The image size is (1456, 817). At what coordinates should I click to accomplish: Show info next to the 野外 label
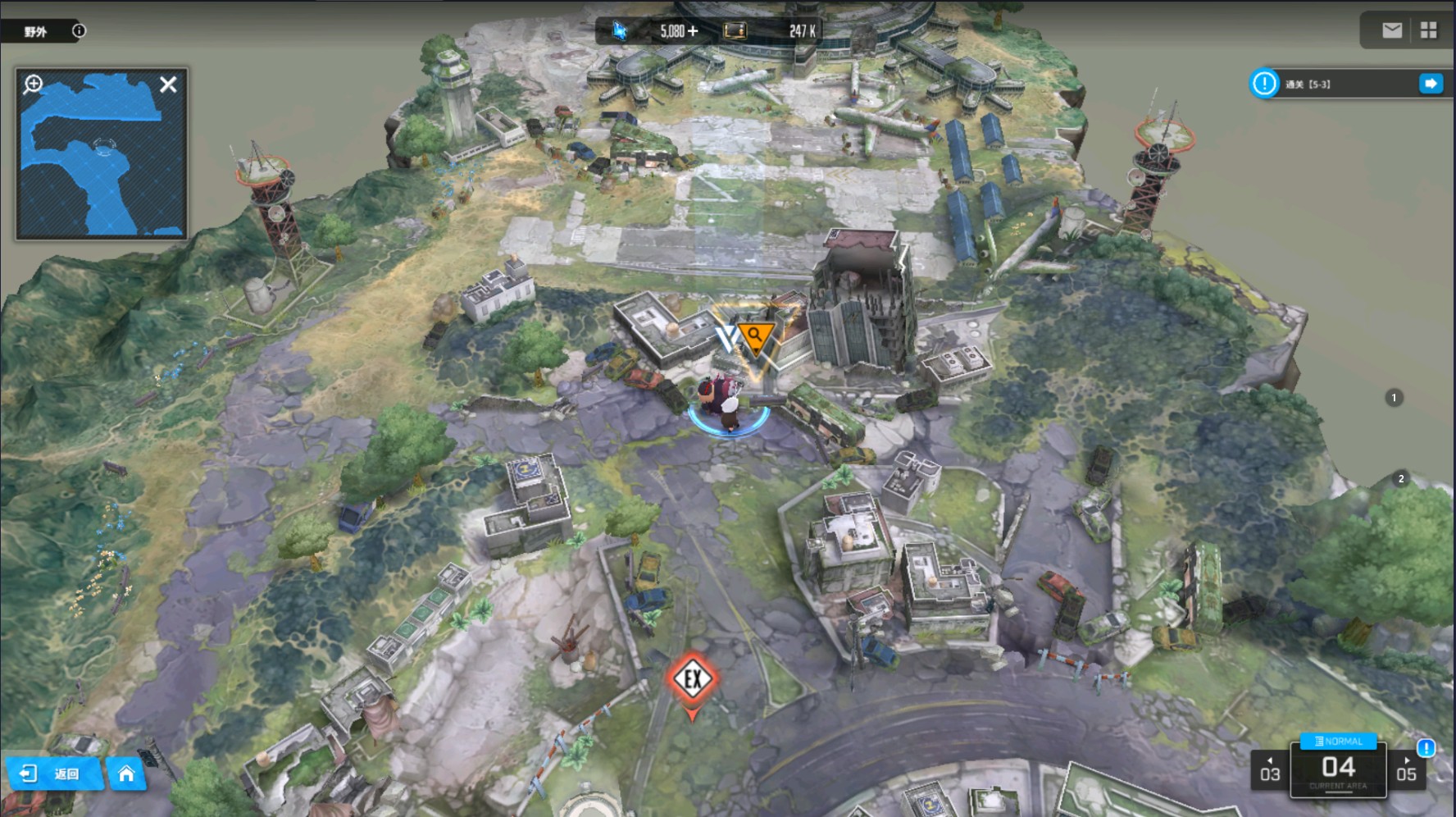tap(79, 31)
